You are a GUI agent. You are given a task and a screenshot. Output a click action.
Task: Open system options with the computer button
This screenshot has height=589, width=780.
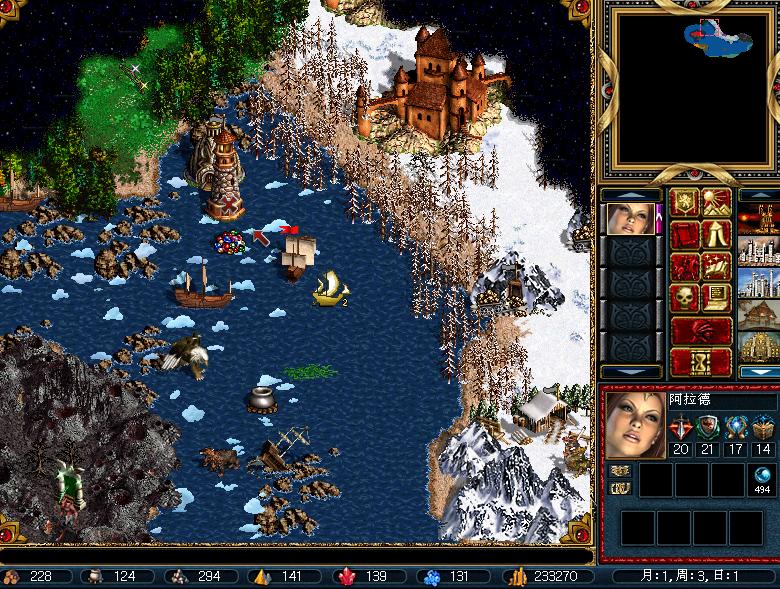click(x=716, y=299)
